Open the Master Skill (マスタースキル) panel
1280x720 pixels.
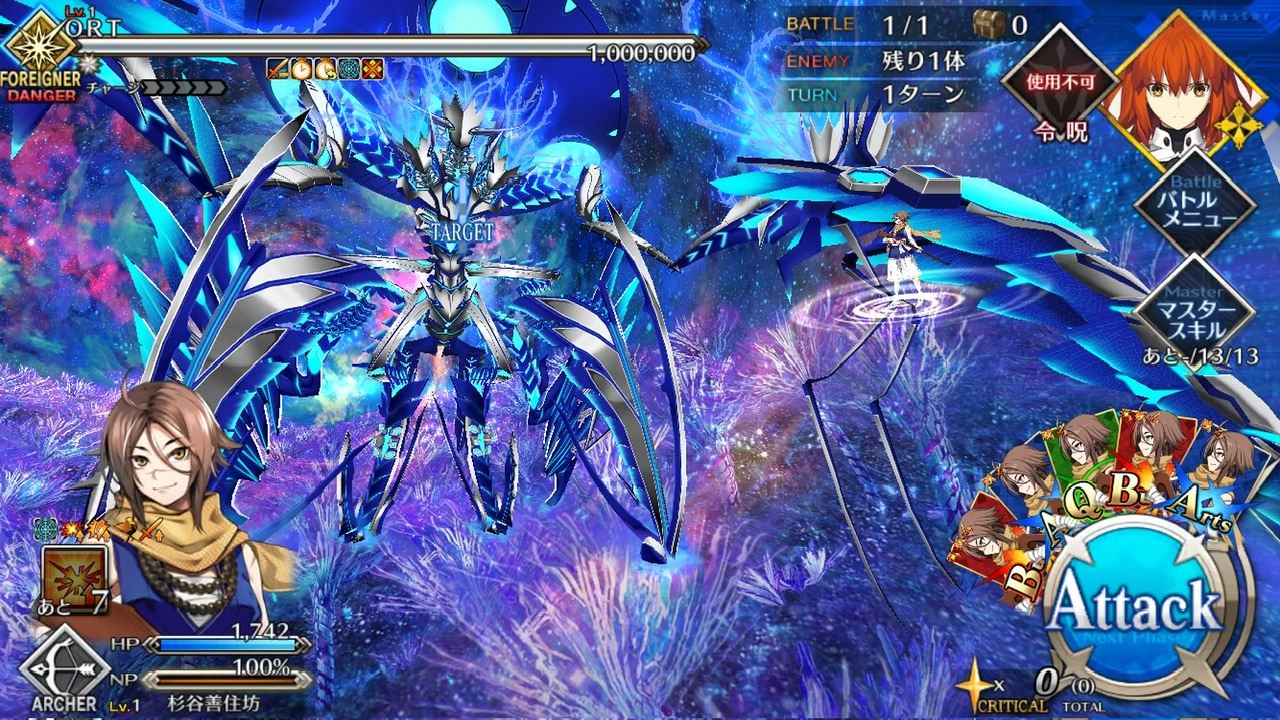click(x=1195, y=310)
